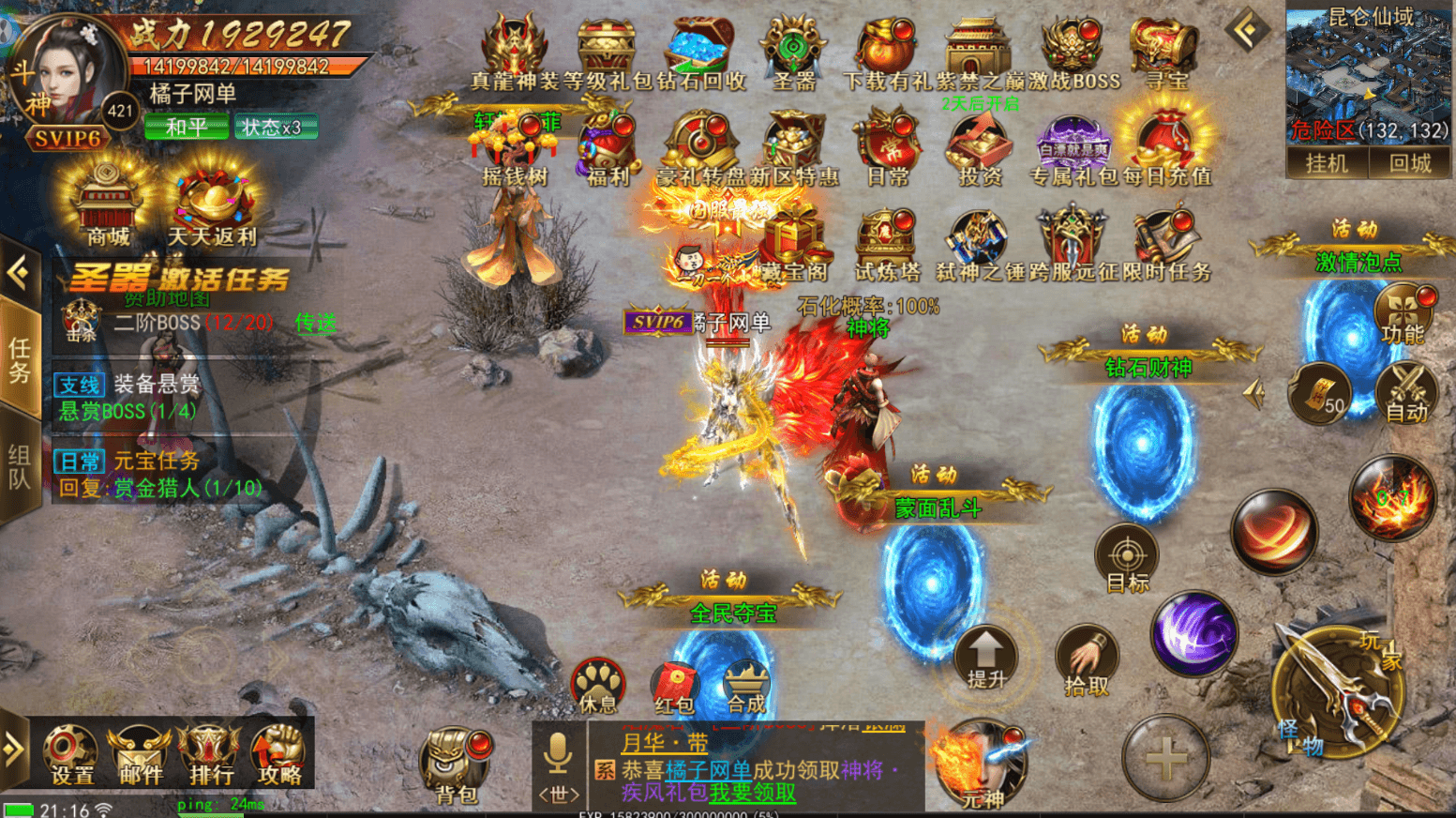Open the 商城 shop
Viewport: 1456px width, 818px height.
(x=108, y=206)
